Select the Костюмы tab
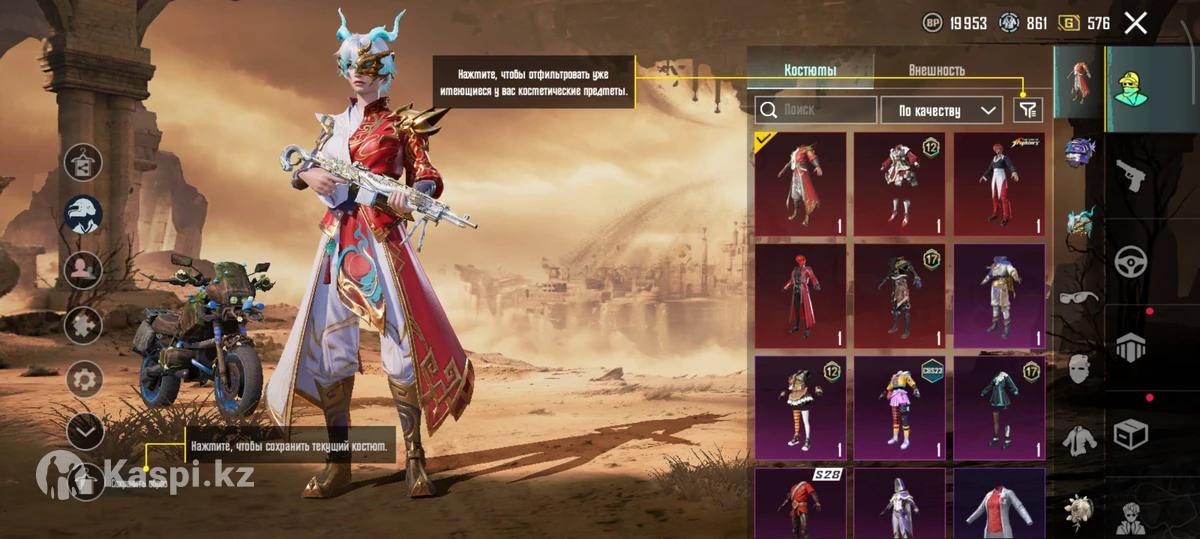This screenshot has height=539, width=1200. [810, 70]
